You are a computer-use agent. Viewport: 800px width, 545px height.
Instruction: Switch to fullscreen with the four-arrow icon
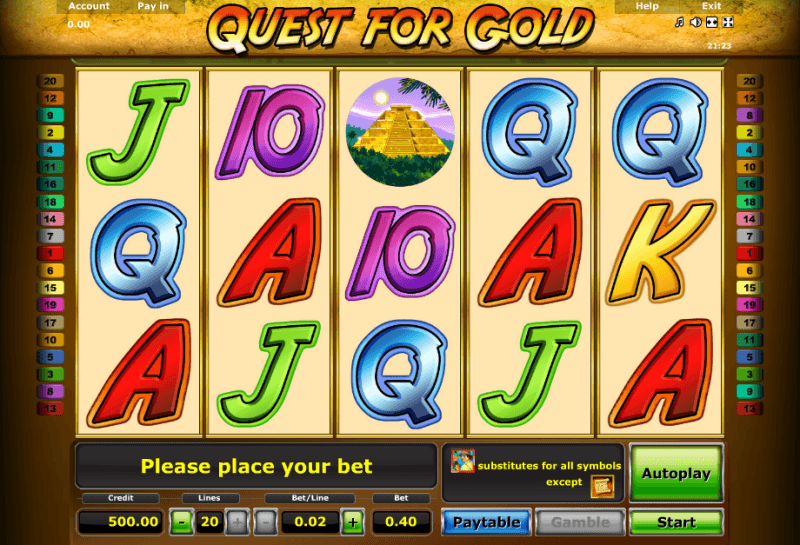(x=727, y=22)
